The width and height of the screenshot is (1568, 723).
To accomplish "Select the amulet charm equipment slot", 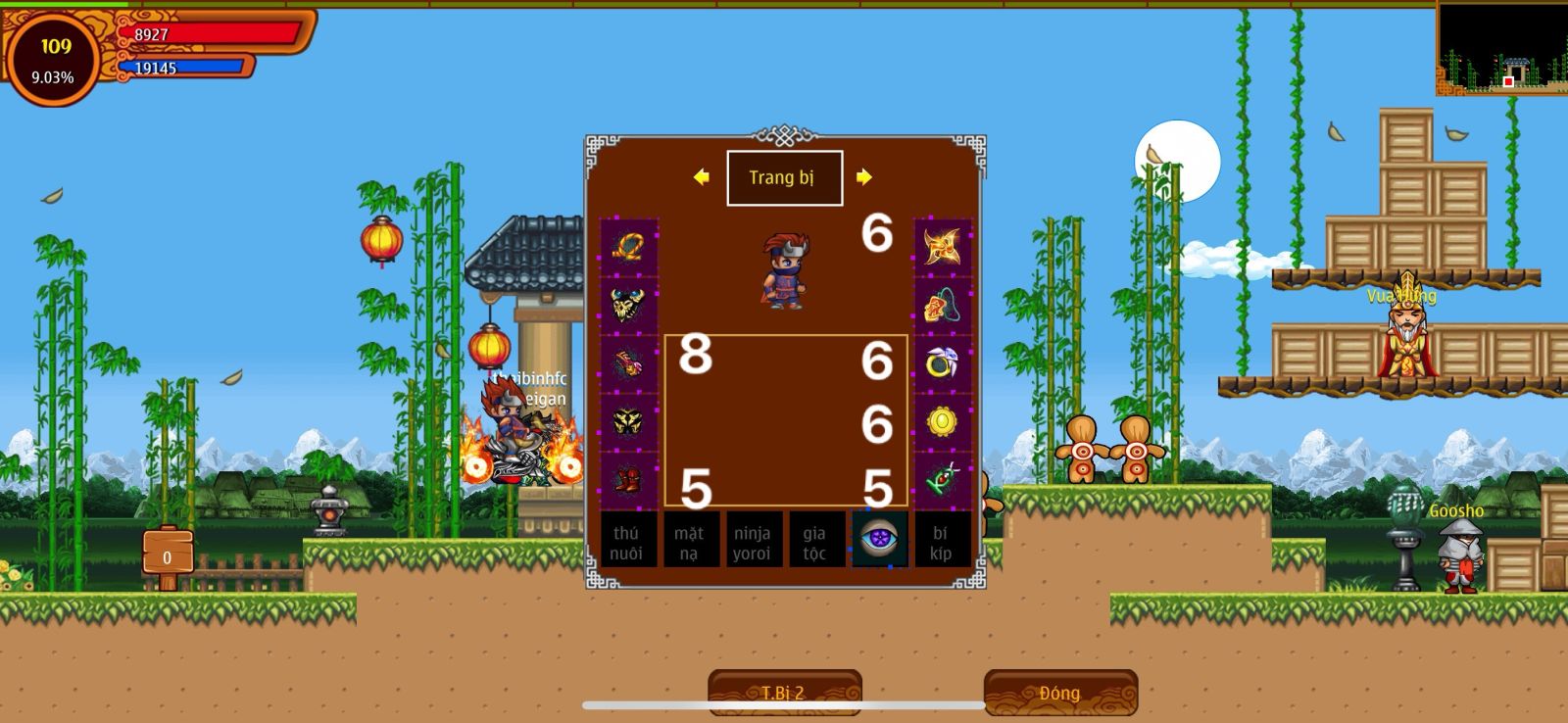I will [x=943, y=306].
